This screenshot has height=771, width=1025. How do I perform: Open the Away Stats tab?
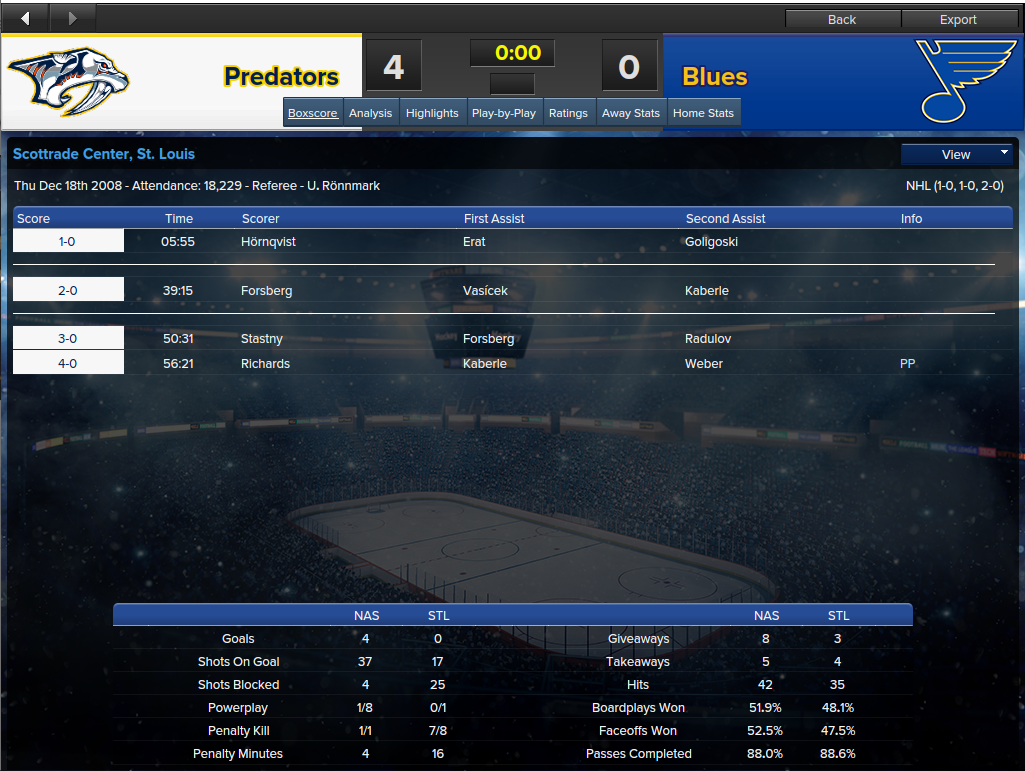click(631, 113)
